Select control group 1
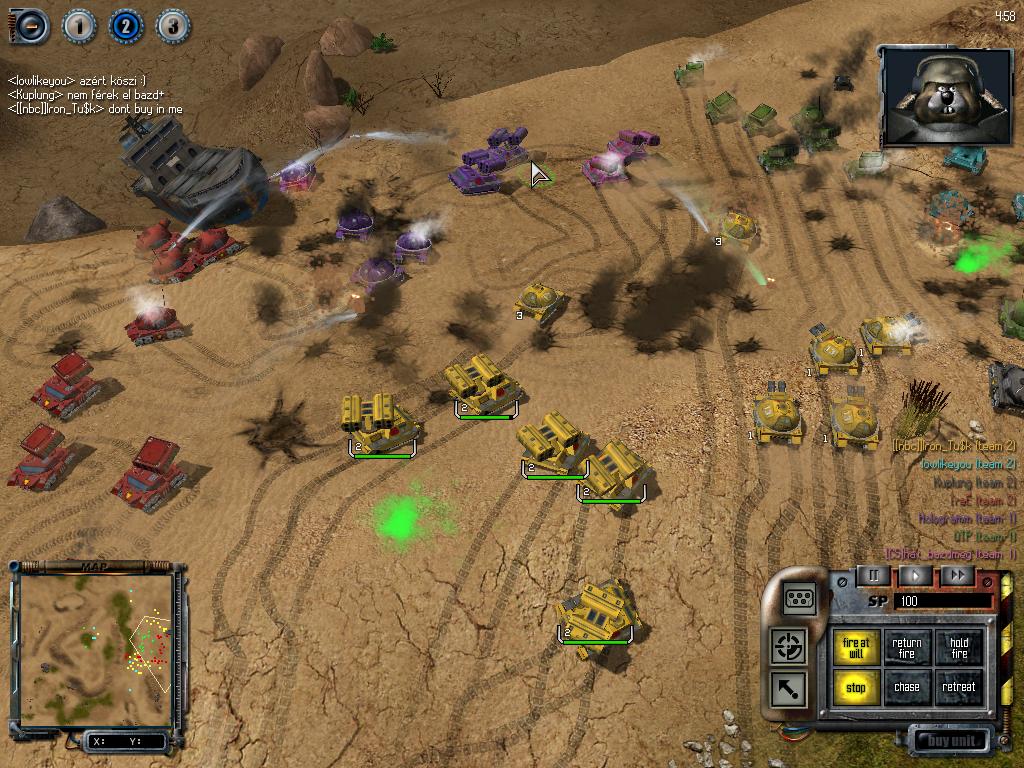Image resolution: width=1024 pixels, height=768 pixels. pyautogui.click(x=79, y=26)
